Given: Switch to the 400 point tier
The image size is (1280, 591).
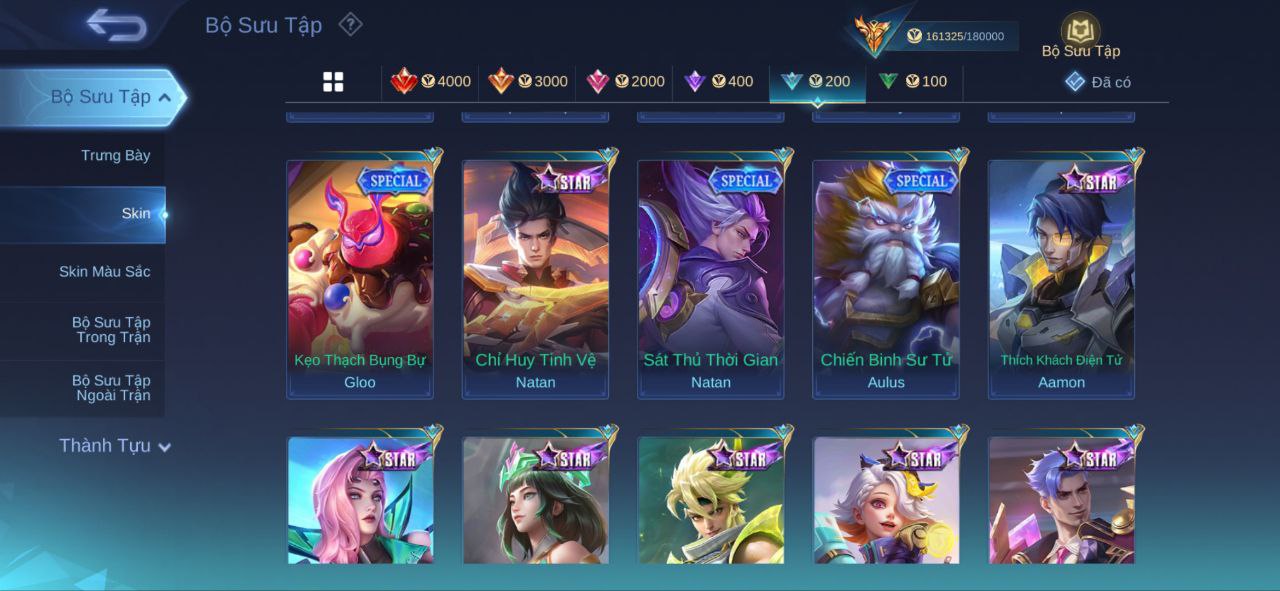Looking at the screenshot, I should [719, 82].
